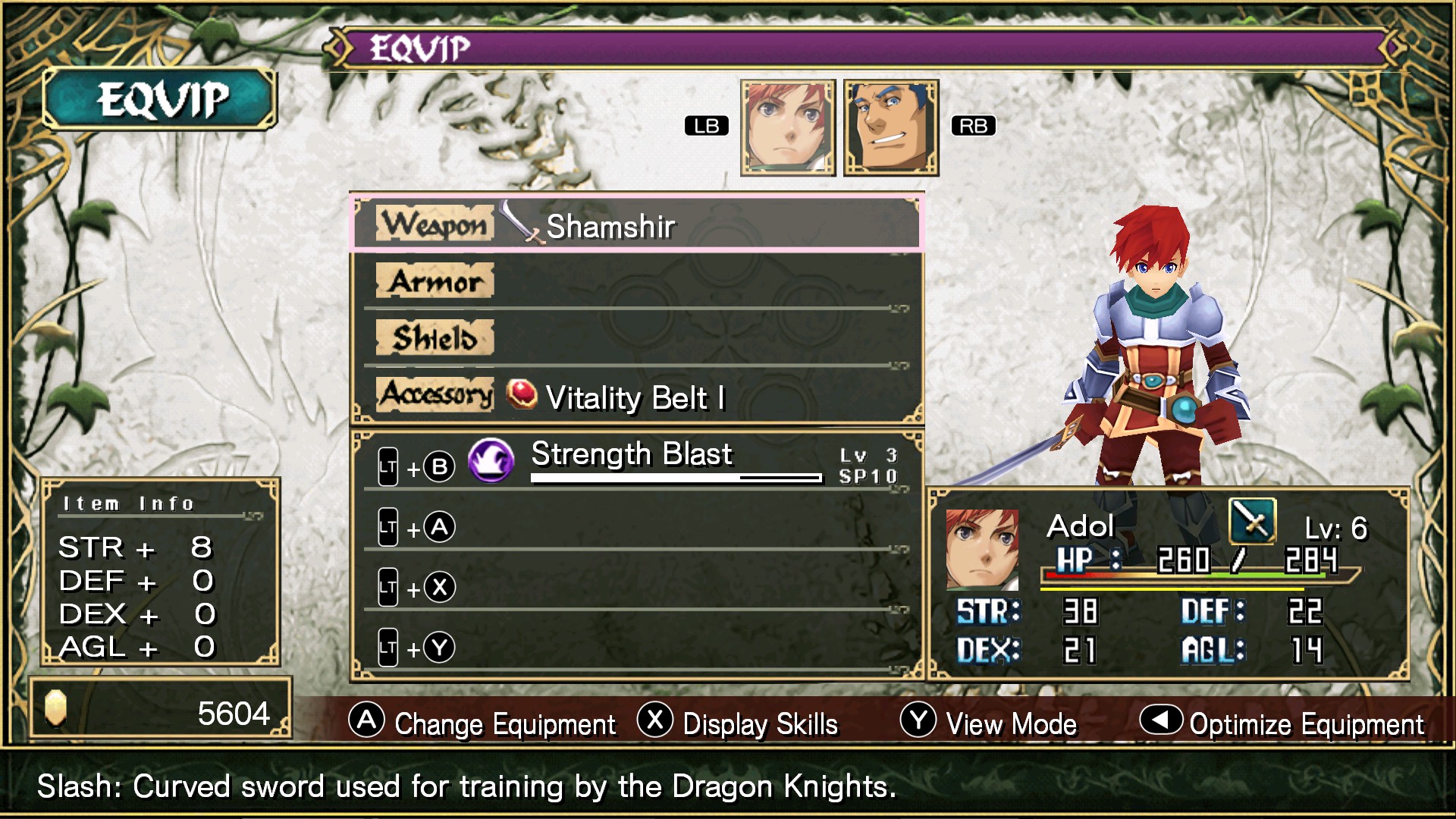Toggle the empty LT+A skill slot
The width and height of the screenshot is (1456, 819).
click(415, 526)
